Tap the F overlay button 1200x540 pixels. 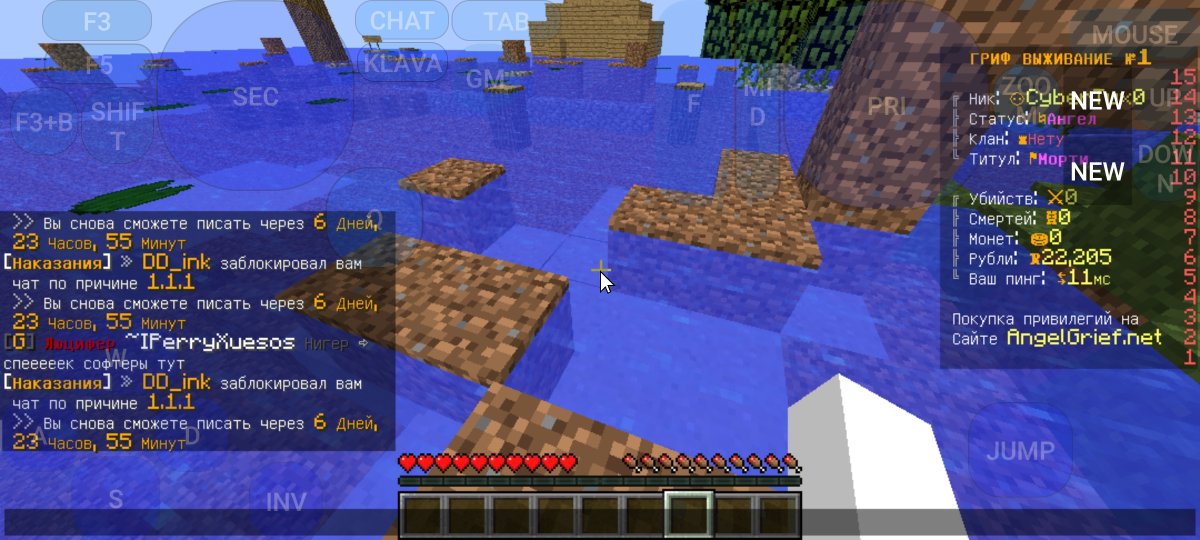pos(694,103)
